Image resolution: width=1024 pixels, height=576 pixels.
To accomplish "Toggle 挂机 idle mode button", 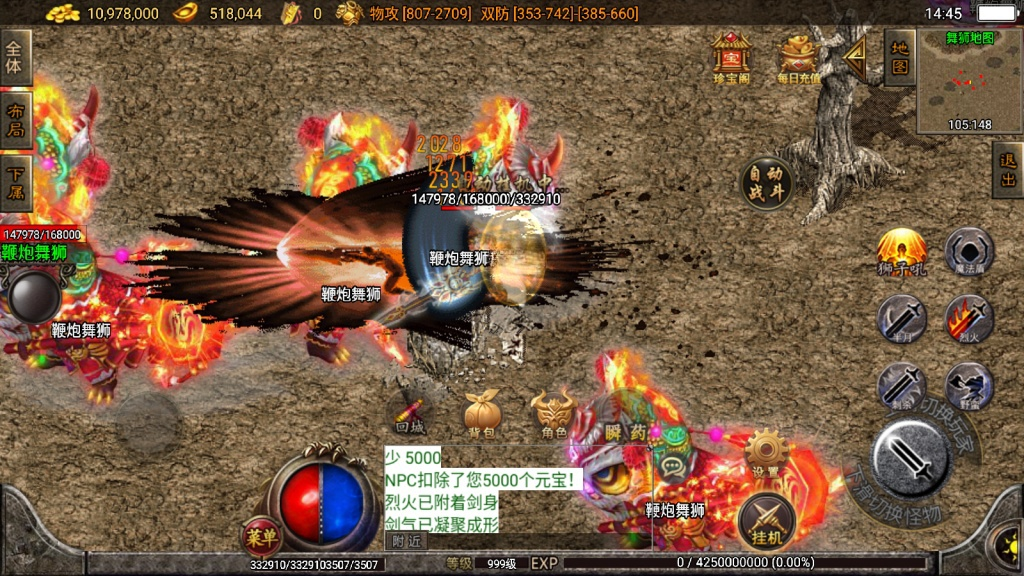I will coord(767,522).
